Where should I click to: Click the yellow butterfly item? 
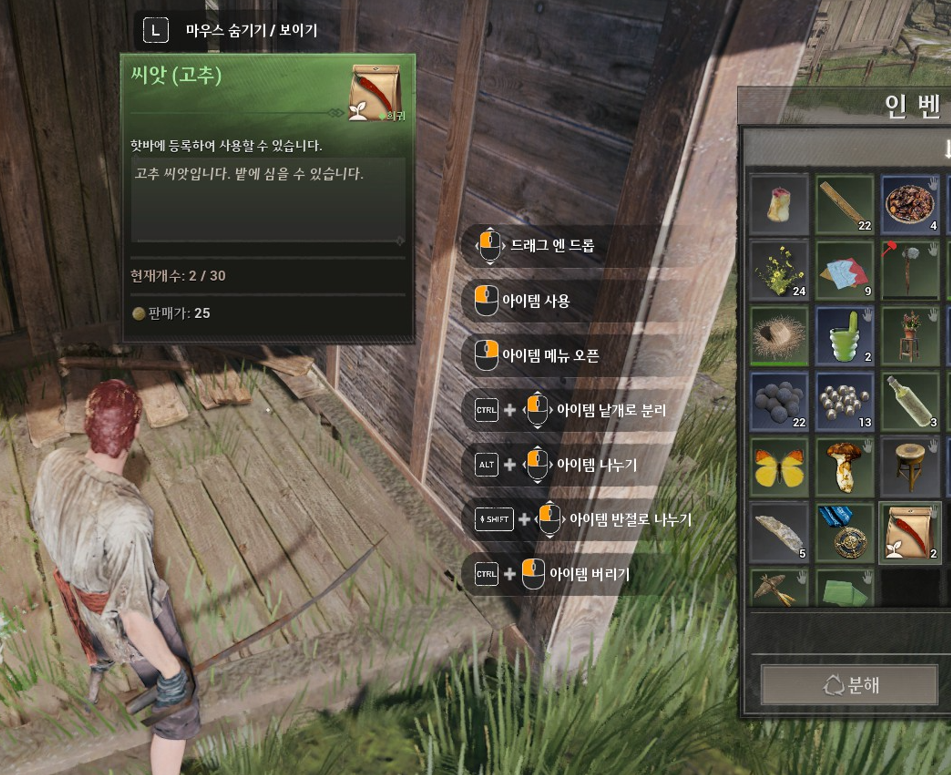(x=779, y=467)
